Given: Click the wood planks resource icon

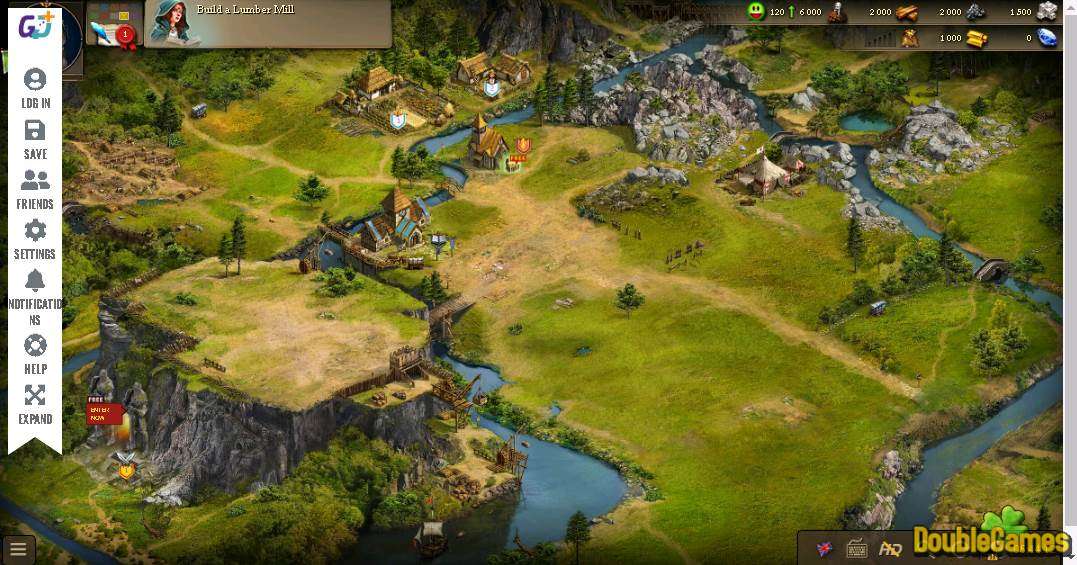Looking at the screenshot, I should pos(906,12).
